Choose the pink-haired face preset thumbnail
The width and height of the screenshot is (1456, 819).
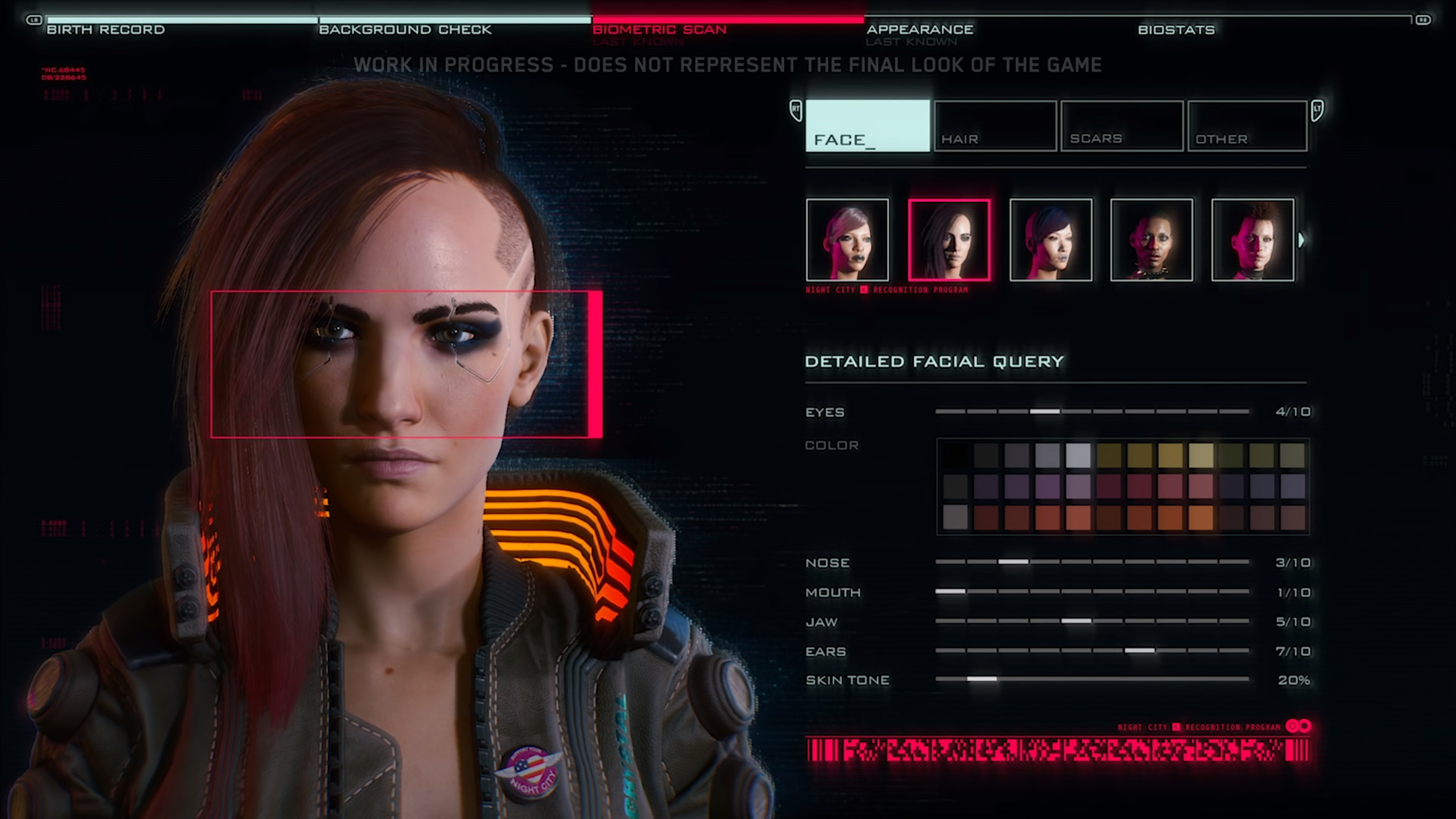[847, 240]
